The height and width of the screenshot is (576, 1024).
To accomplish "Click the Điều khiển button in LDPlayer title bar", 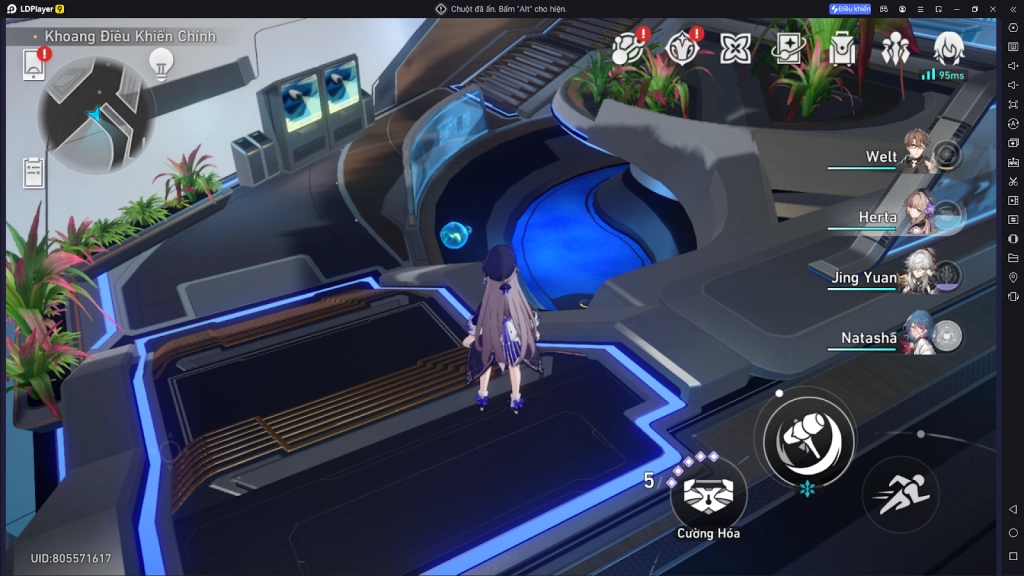I will (850, 9).
